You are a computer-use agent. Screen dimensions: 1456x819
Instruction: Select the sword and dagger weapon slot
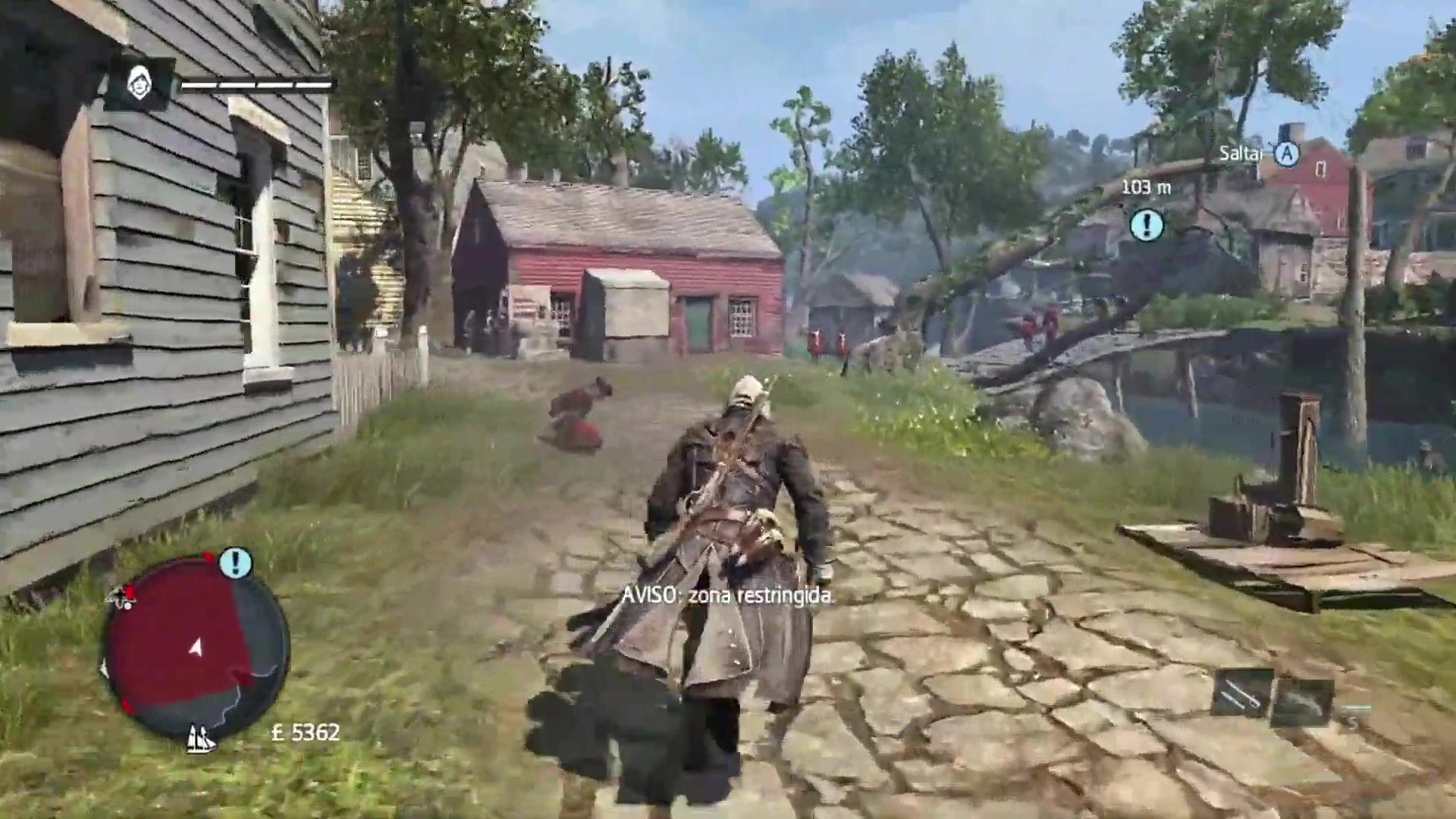pos(1241,693)
